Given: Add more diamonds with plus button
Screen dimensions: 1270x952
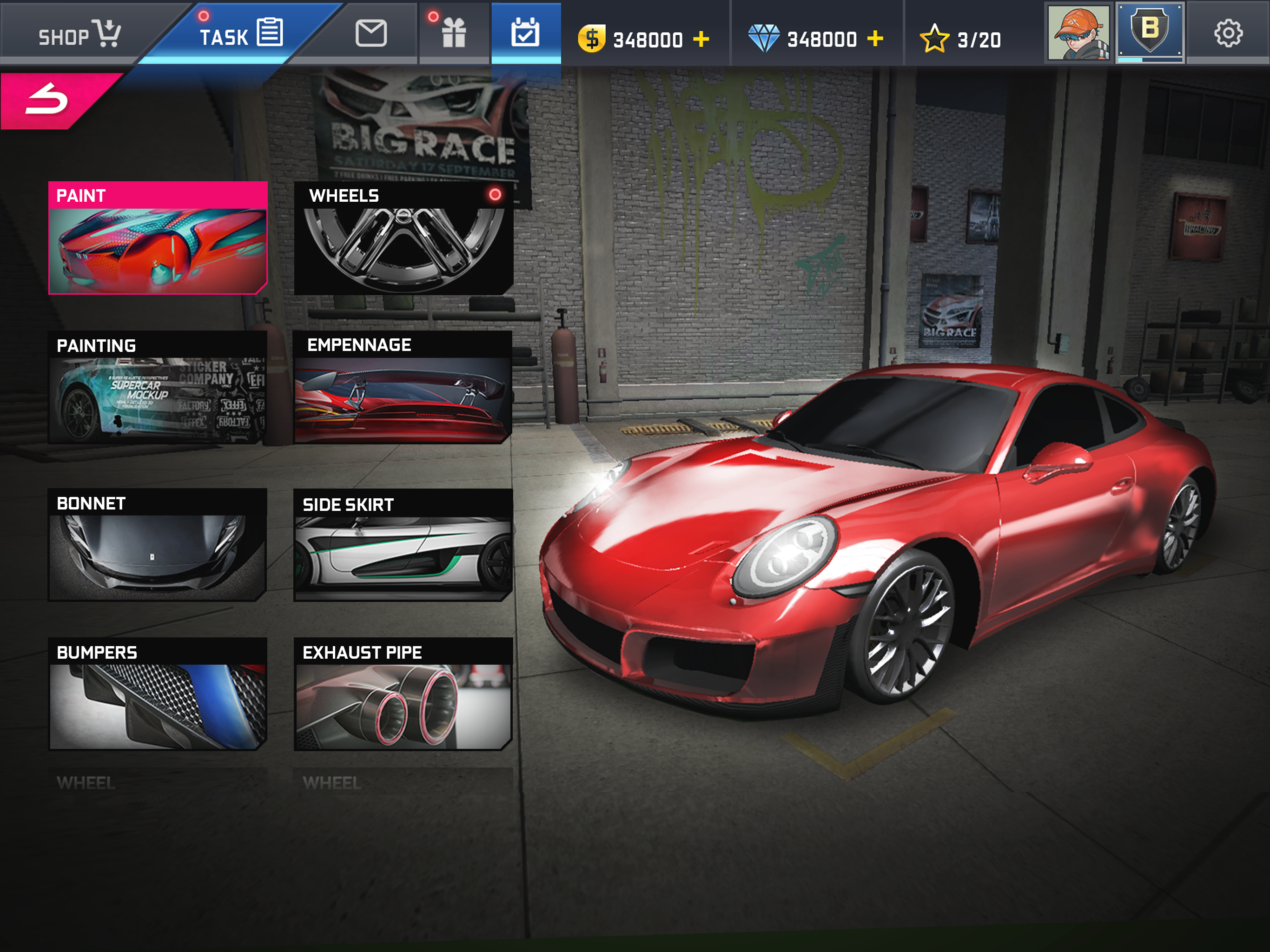Looking at the screenshot, I should pyautogui.click(x=875, y=39).
